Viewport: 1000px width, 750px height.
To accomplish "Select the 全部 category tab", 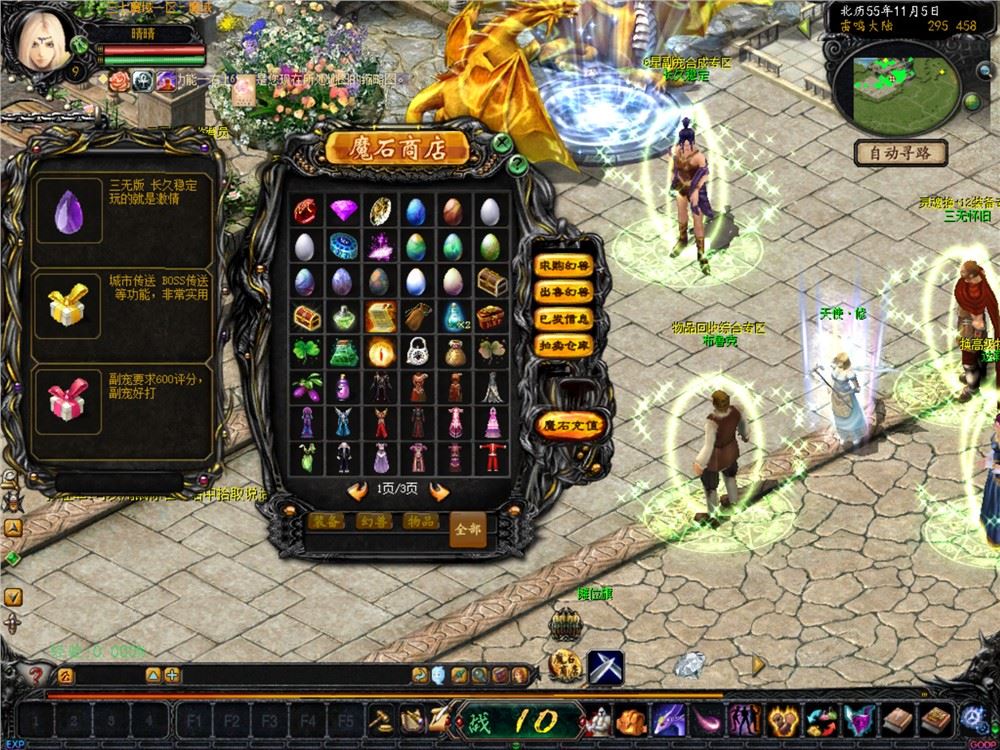I will [467, 527].
